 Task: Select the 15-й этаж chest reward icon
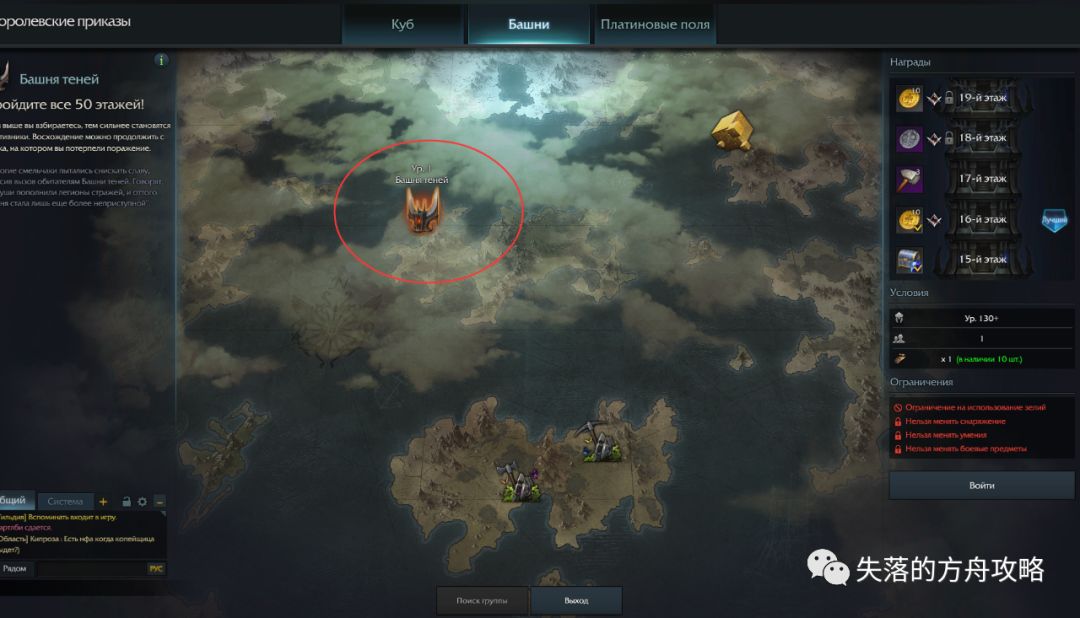point(909,260)
